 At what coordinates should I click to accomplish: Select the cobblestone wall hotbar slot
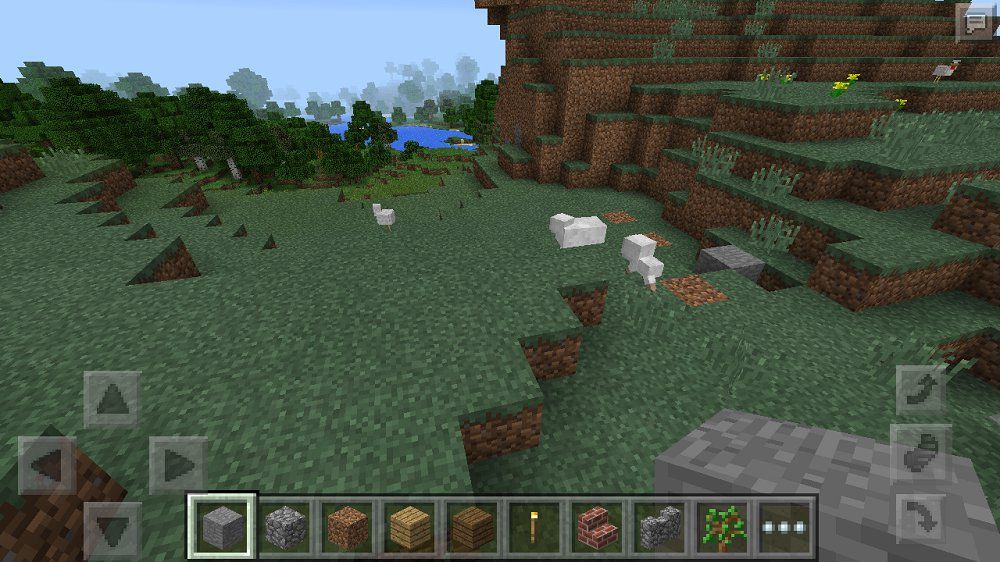tap(659, 526)
